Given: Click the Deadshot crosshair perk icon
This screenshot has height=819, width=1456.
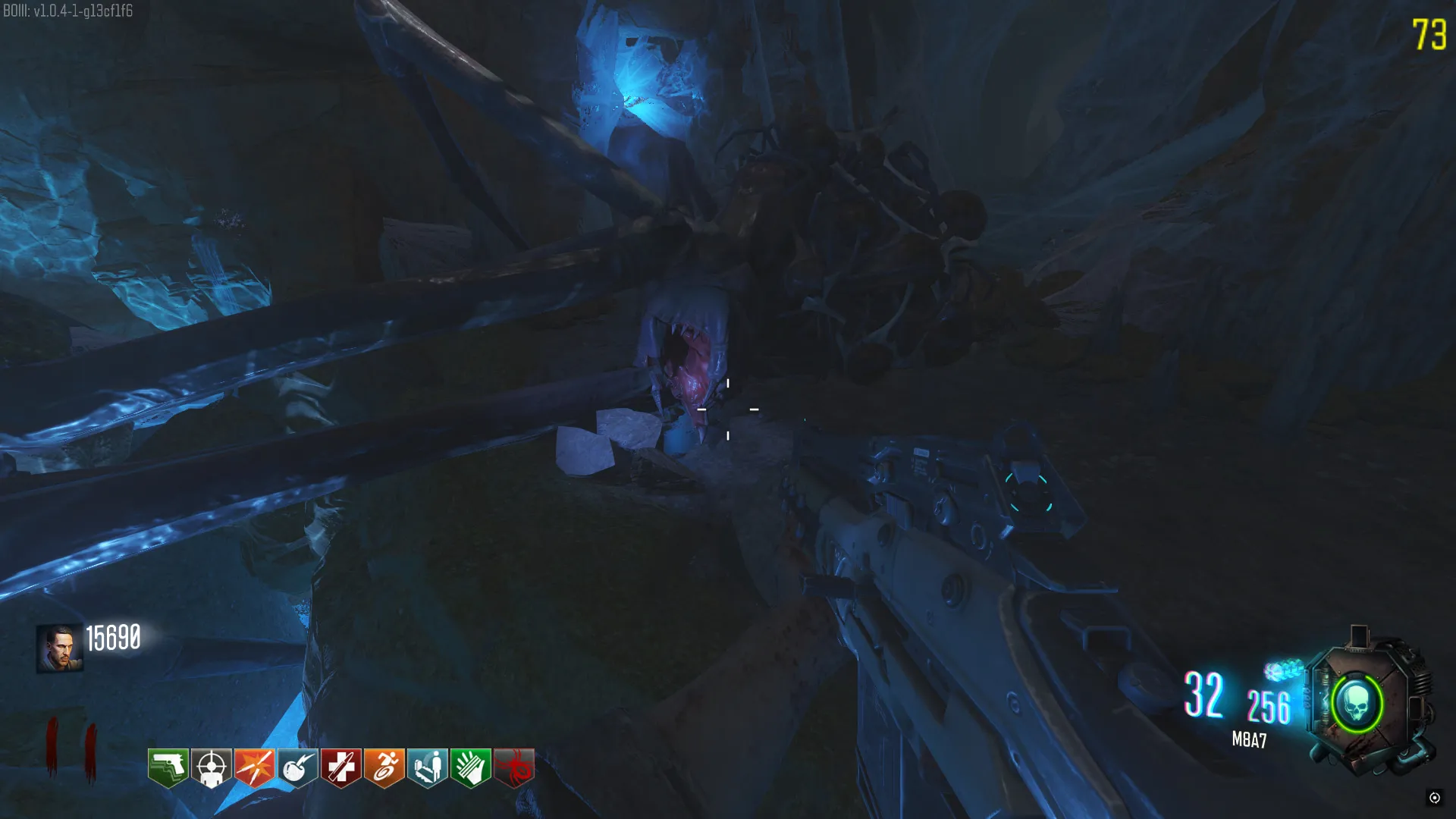Looking at the screenshot, I should tap(211, 767).
